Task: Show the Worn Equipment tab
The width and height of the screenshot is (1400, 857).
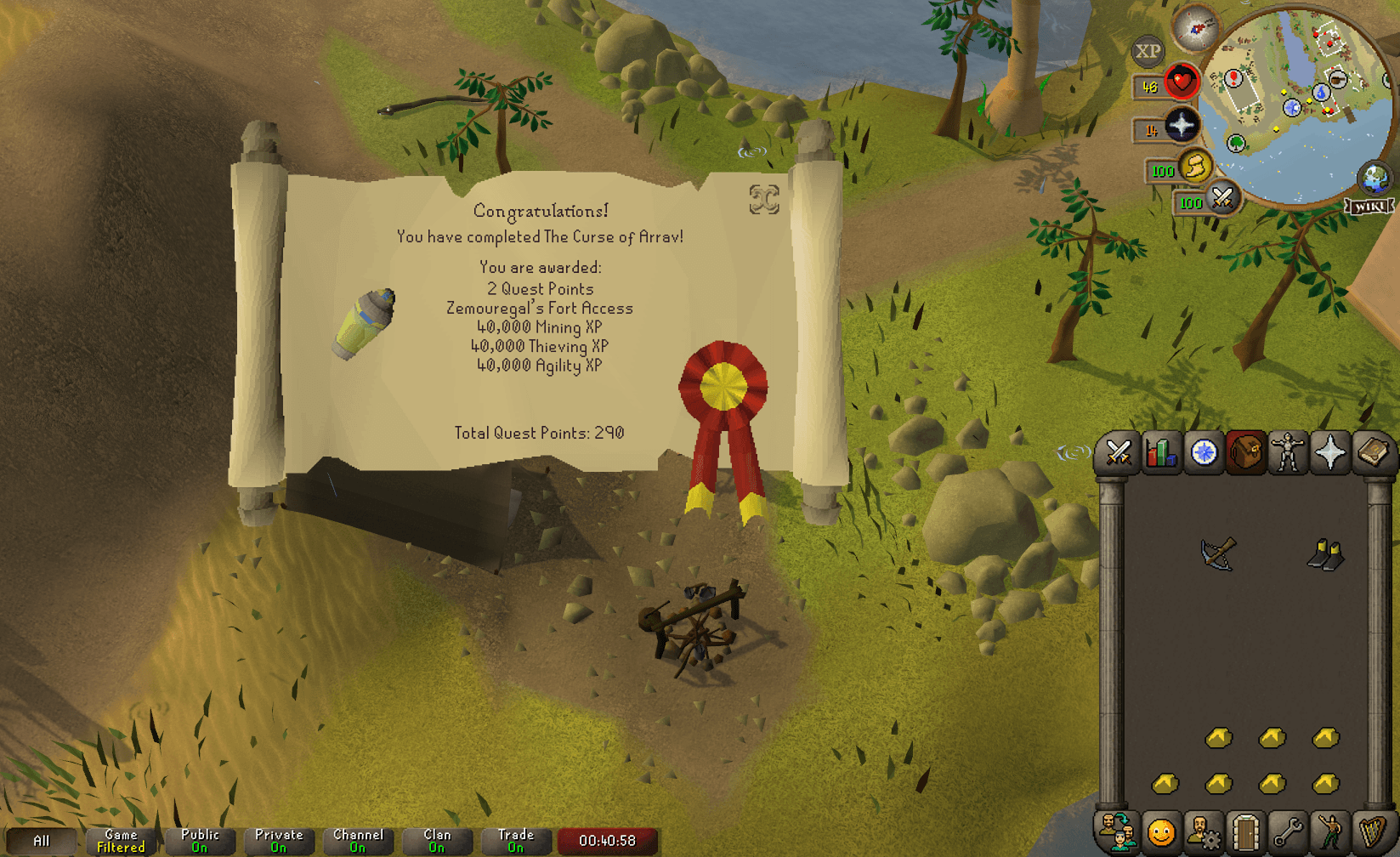Action: (1288, 452)
